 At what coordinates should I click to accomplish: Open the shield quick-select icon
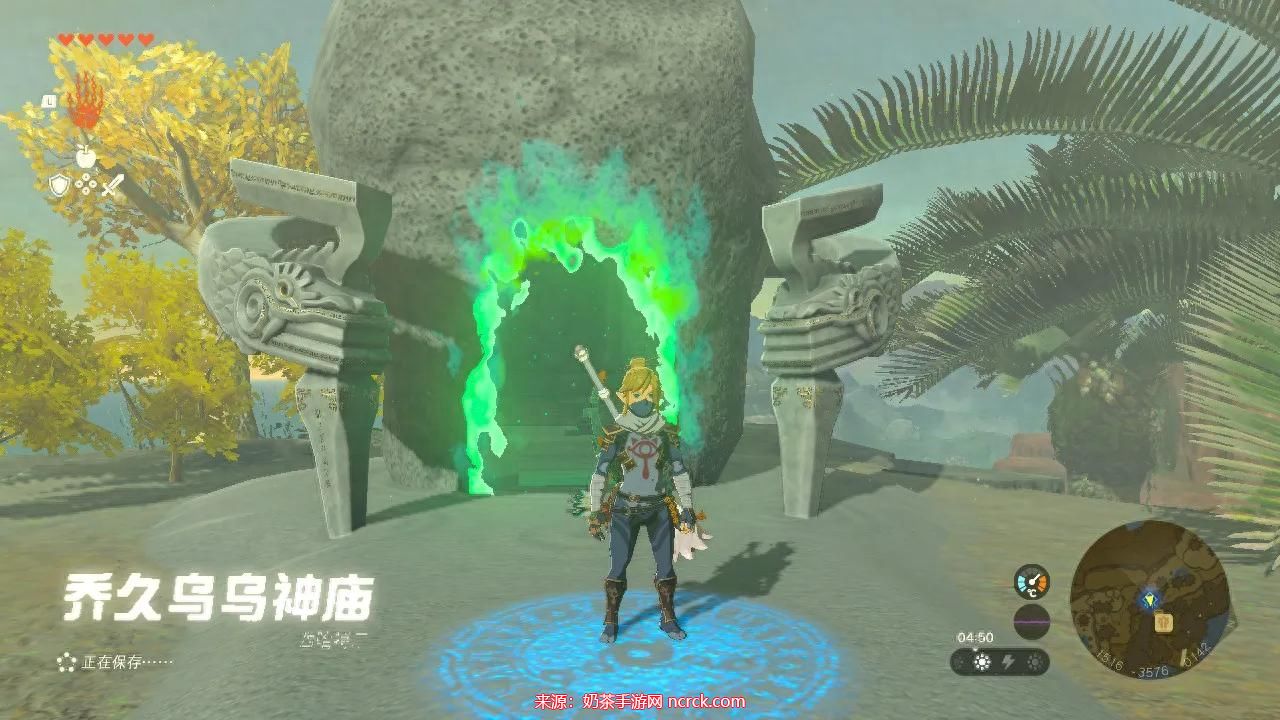pyautogui.click(x=58, y=184)
